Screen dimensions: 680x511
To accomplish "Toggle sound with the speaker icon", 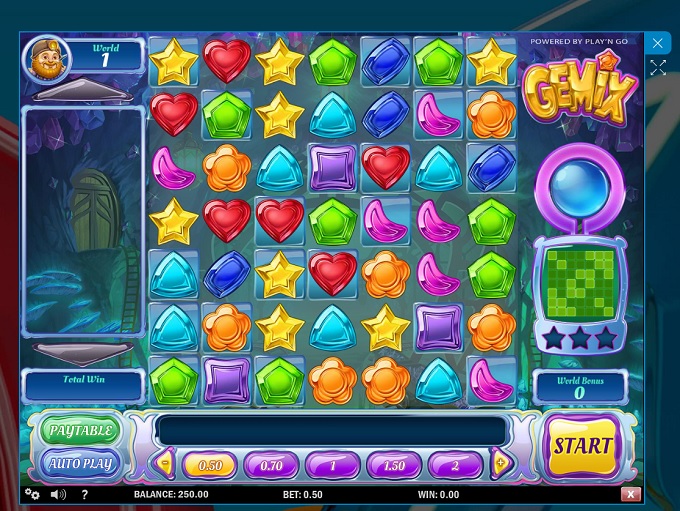I will click(58, 494).
